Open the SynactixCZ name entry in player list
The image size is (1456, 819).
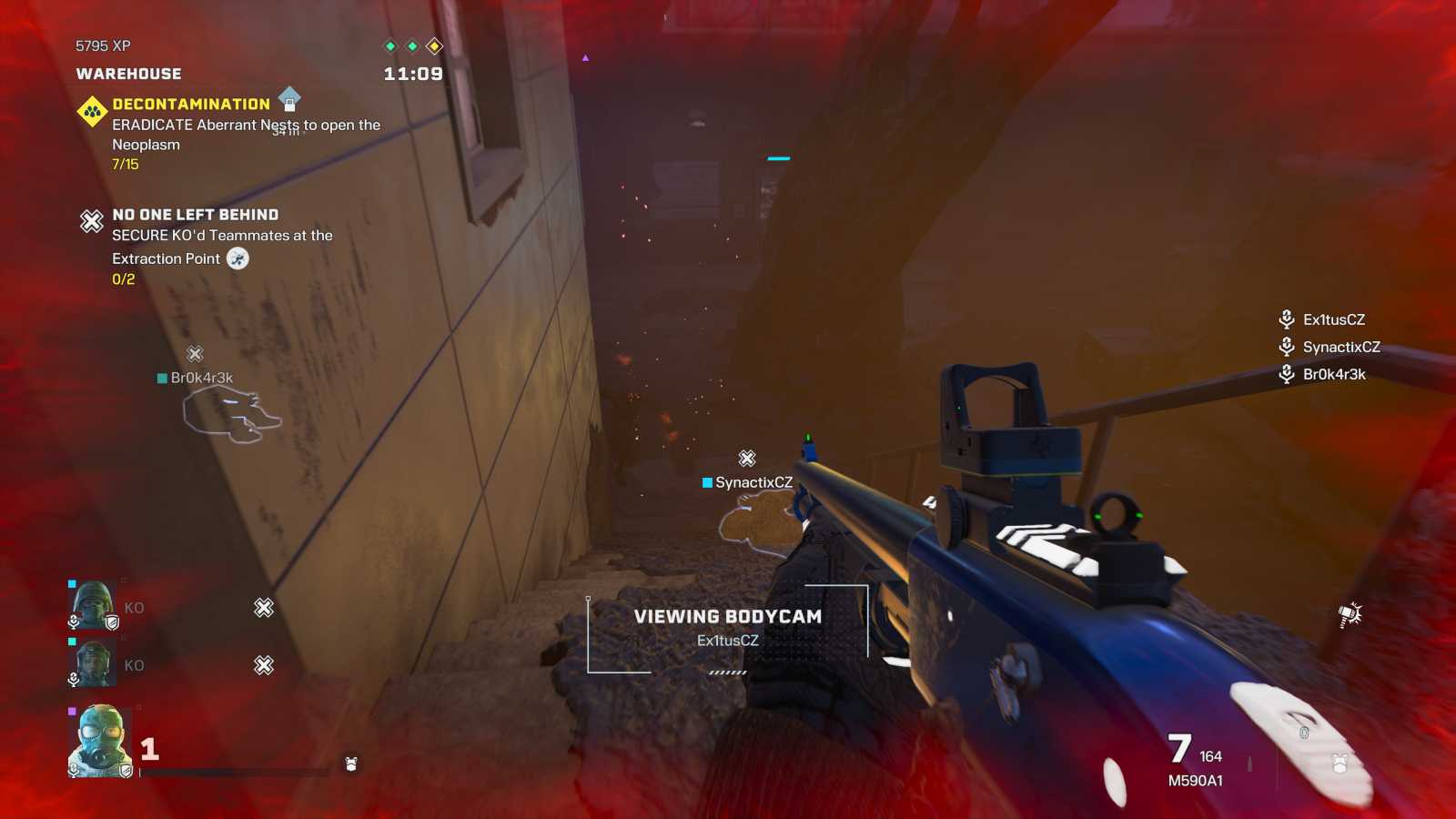[1341, 347]
